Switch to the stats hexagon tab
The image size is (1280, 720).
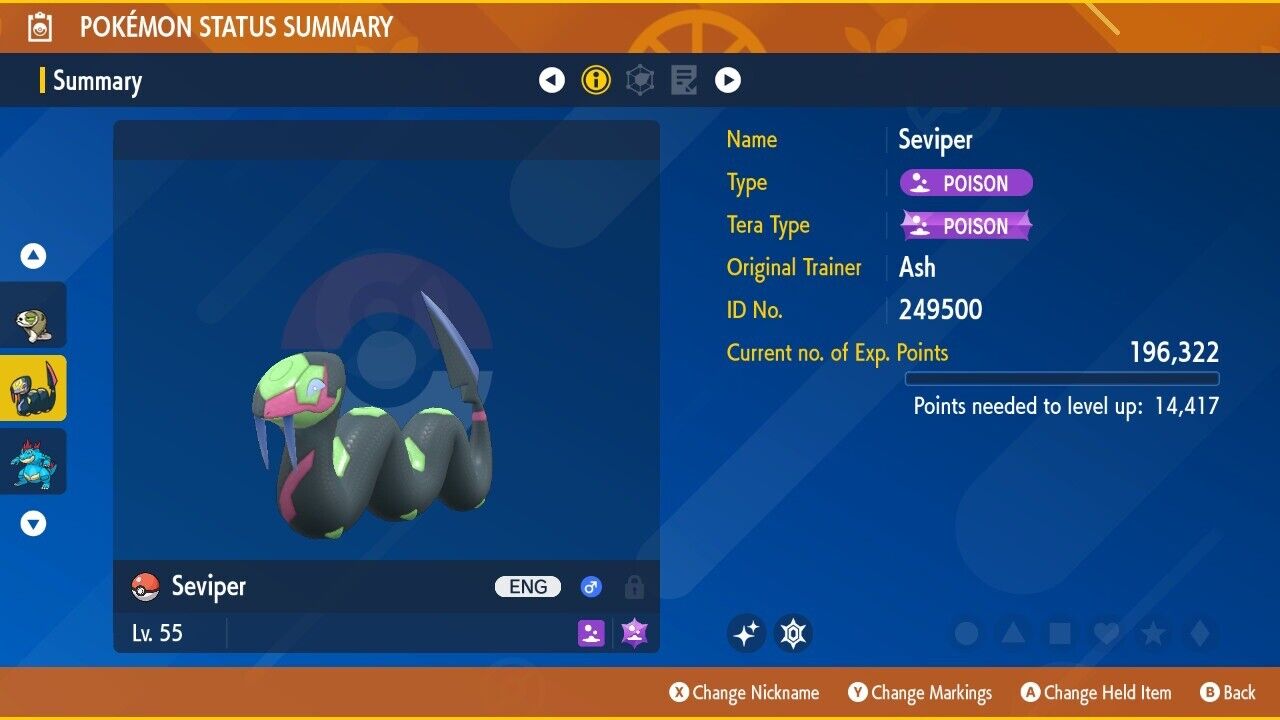640,80
